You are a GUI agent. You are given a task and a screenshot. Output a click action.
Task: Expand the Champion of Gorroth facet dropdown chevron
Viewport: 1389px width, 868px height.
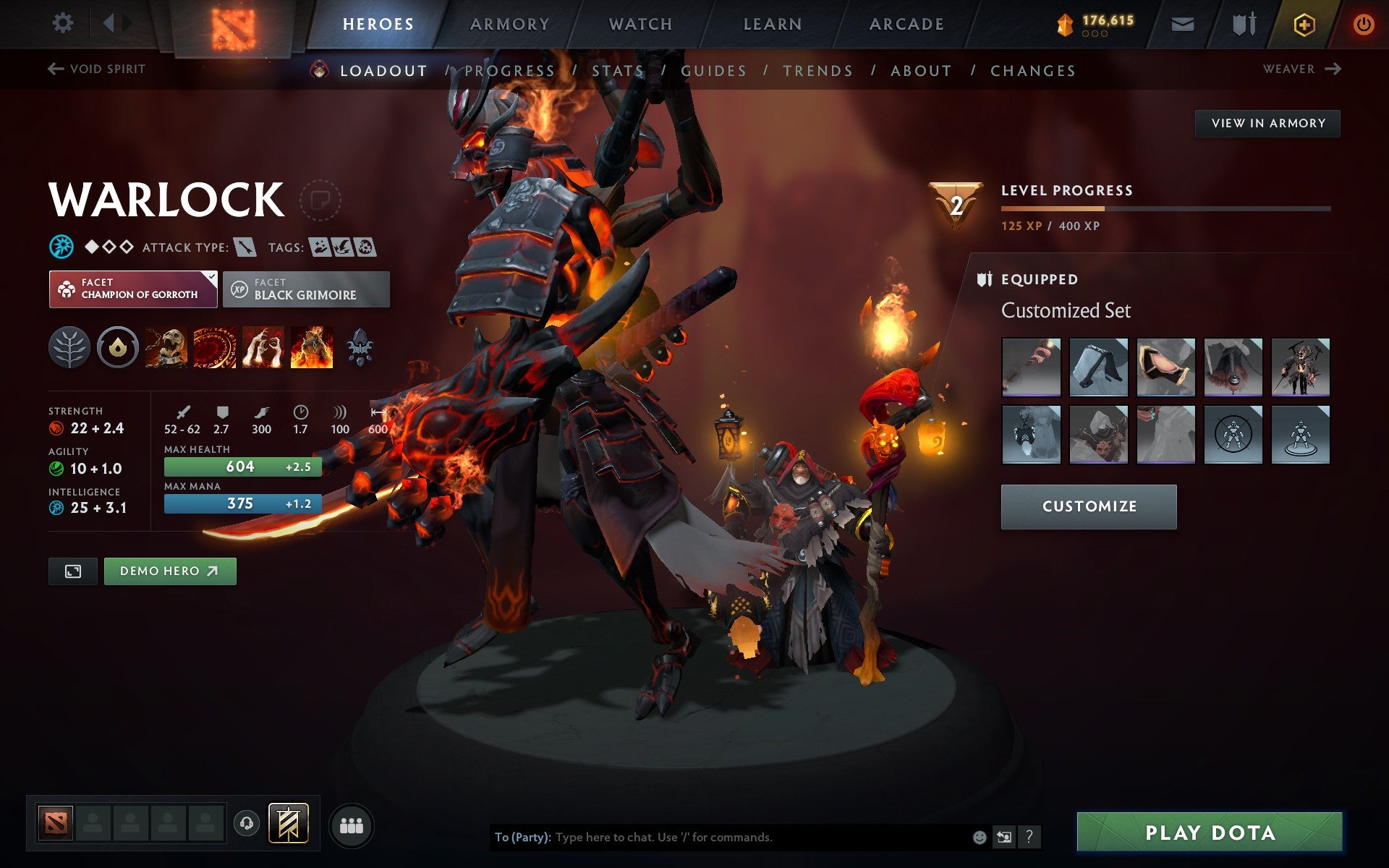[x=210, y=277]
